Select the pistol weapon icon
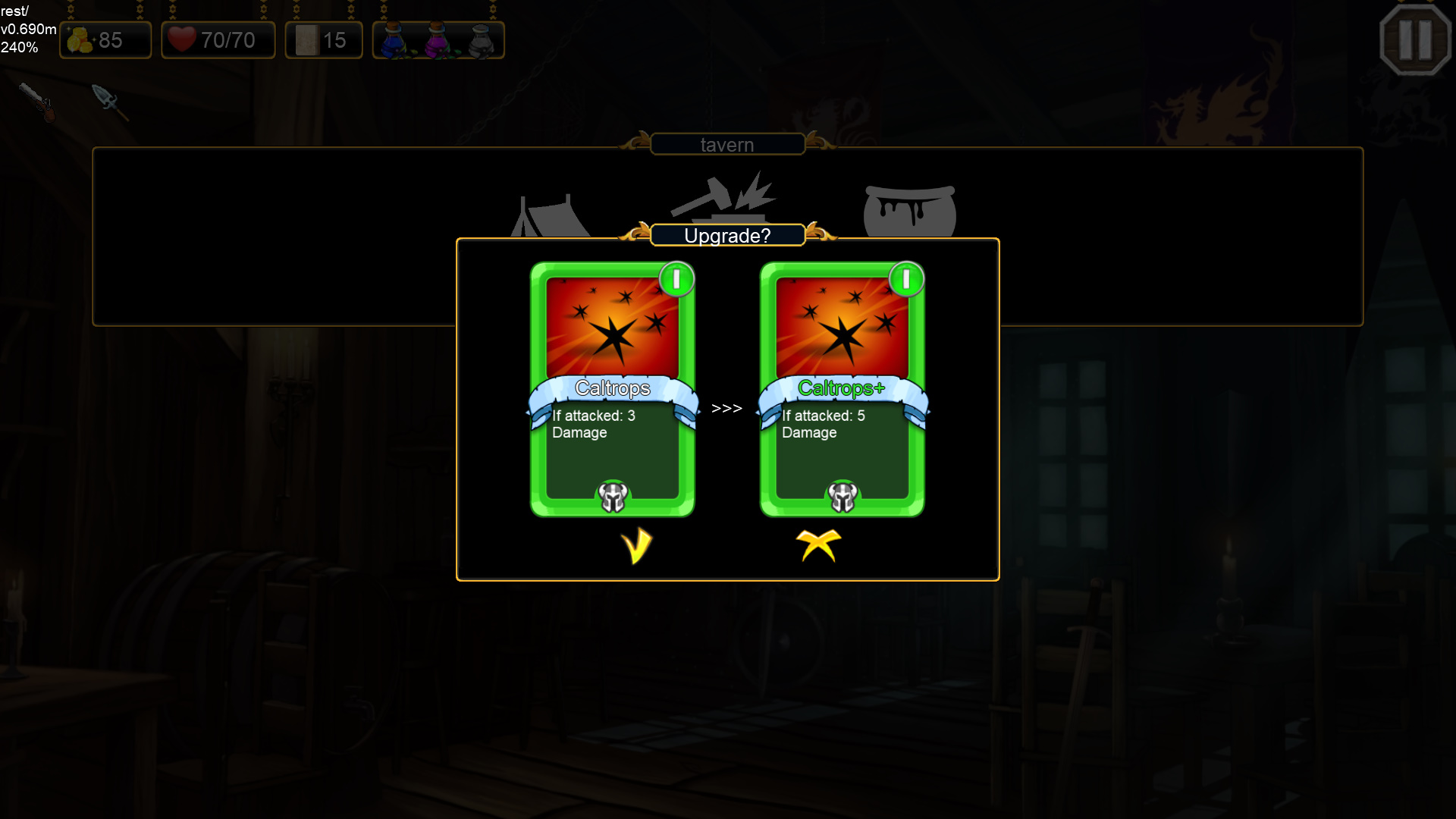The image size is (1456, 819). click(x=38, y=102)
